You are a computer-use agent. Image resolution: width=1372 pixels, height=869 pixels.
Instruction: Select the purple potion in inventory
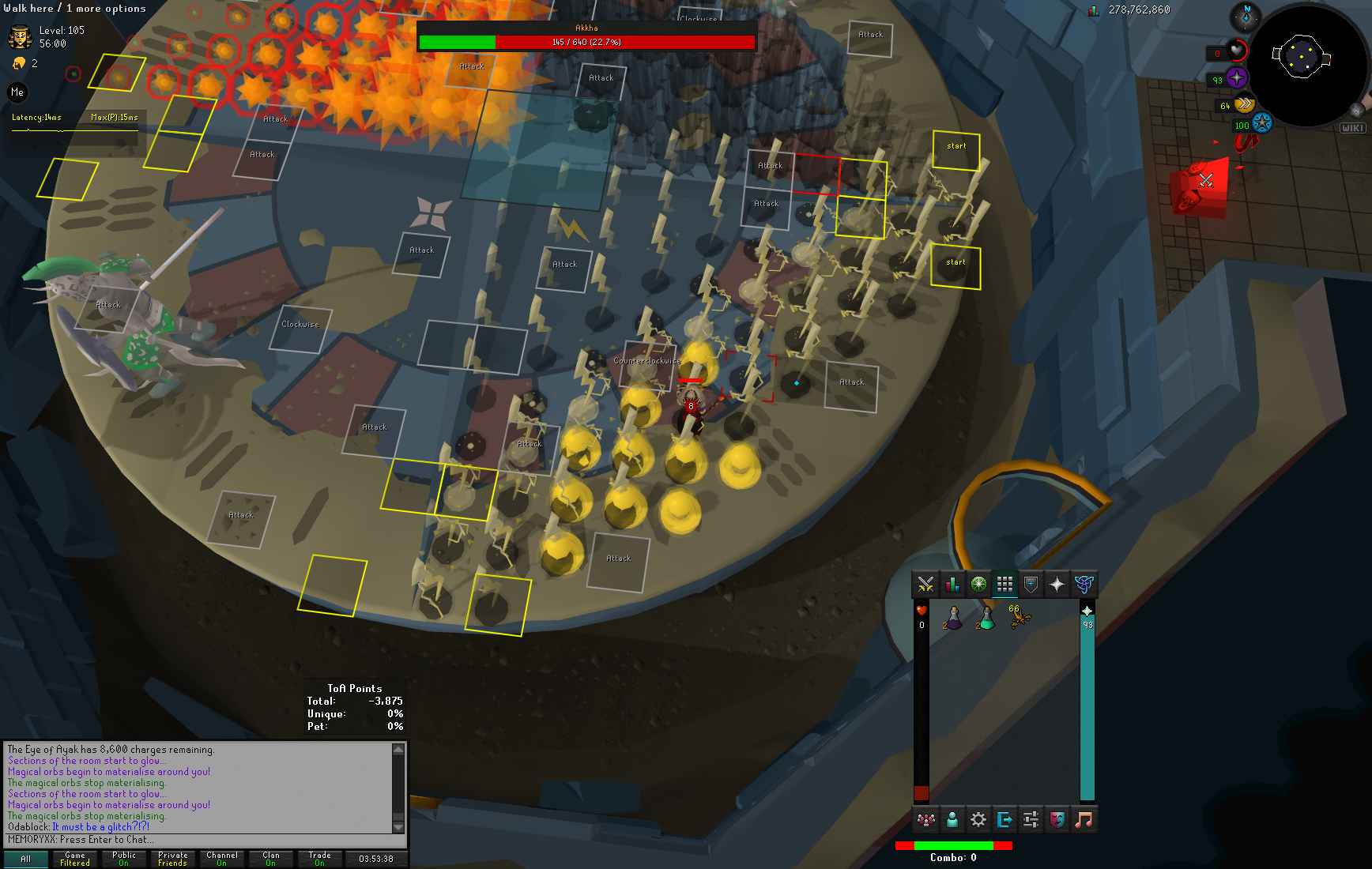(953, 618)
